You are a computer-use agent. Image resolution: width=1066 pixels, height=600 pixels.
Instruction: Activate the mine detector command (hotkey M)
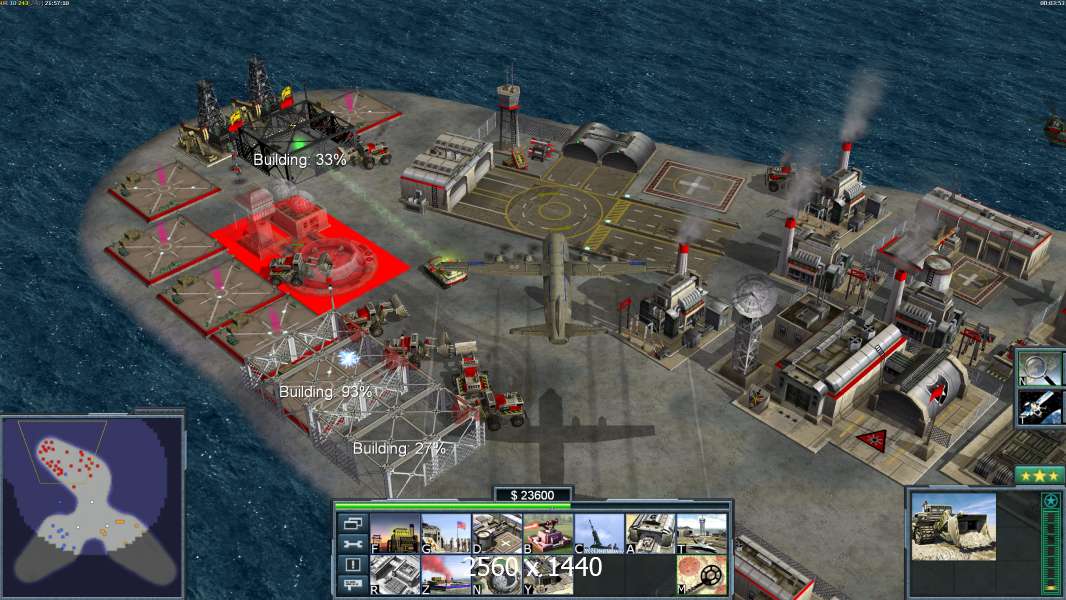[701, 574]
